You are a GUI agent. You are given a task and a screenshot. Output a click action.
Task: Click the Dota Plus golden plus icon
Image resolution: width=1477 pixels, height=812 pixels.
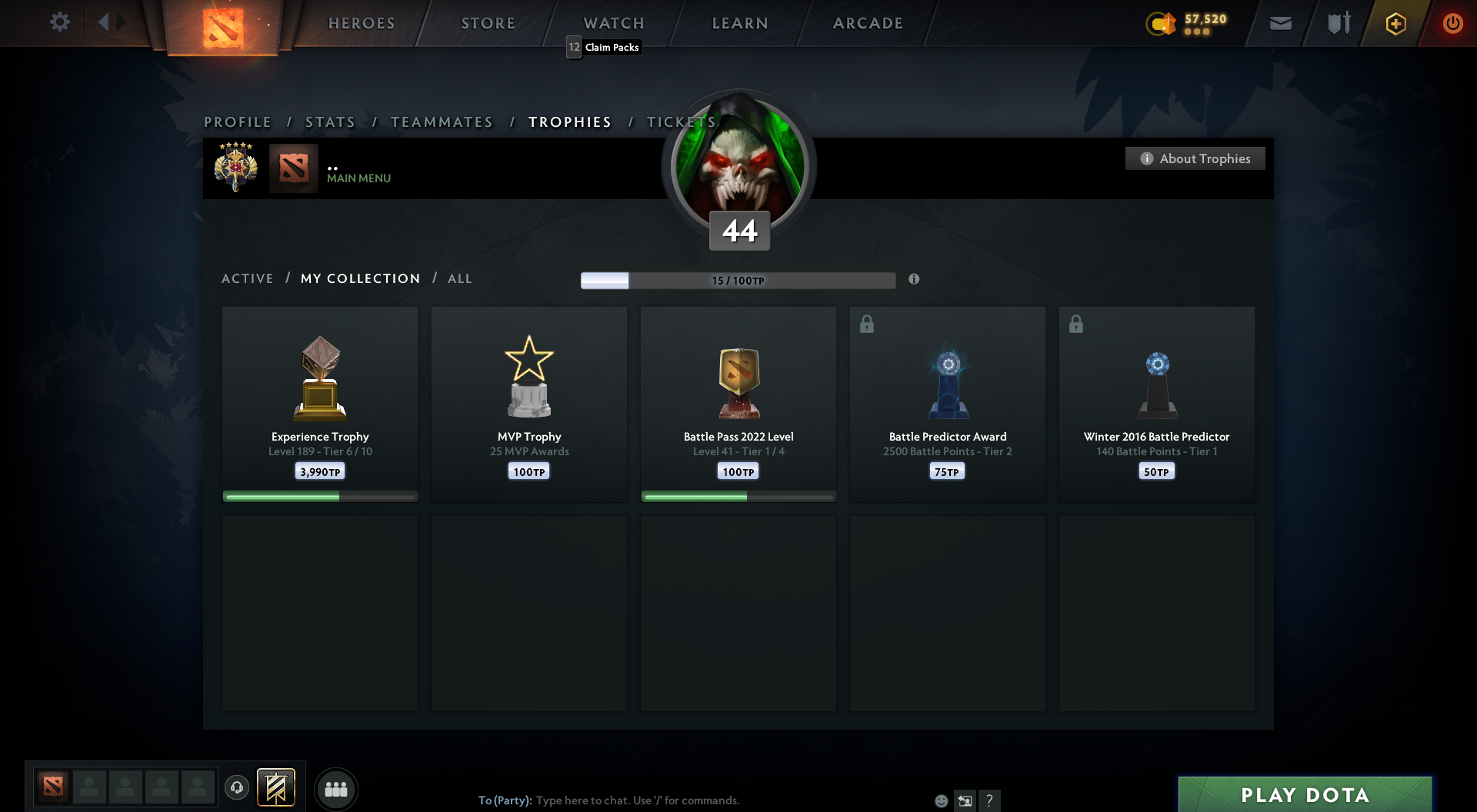[x=1395, y=23]
